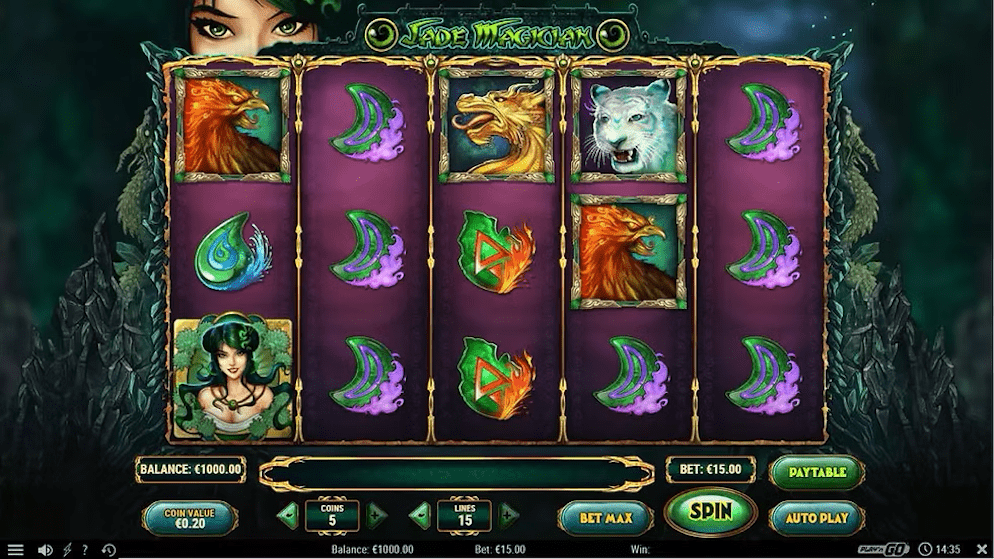The width and height of the screenshot is (994, 559).
Task: Decrease the number of coins
Action: point(288,516)
